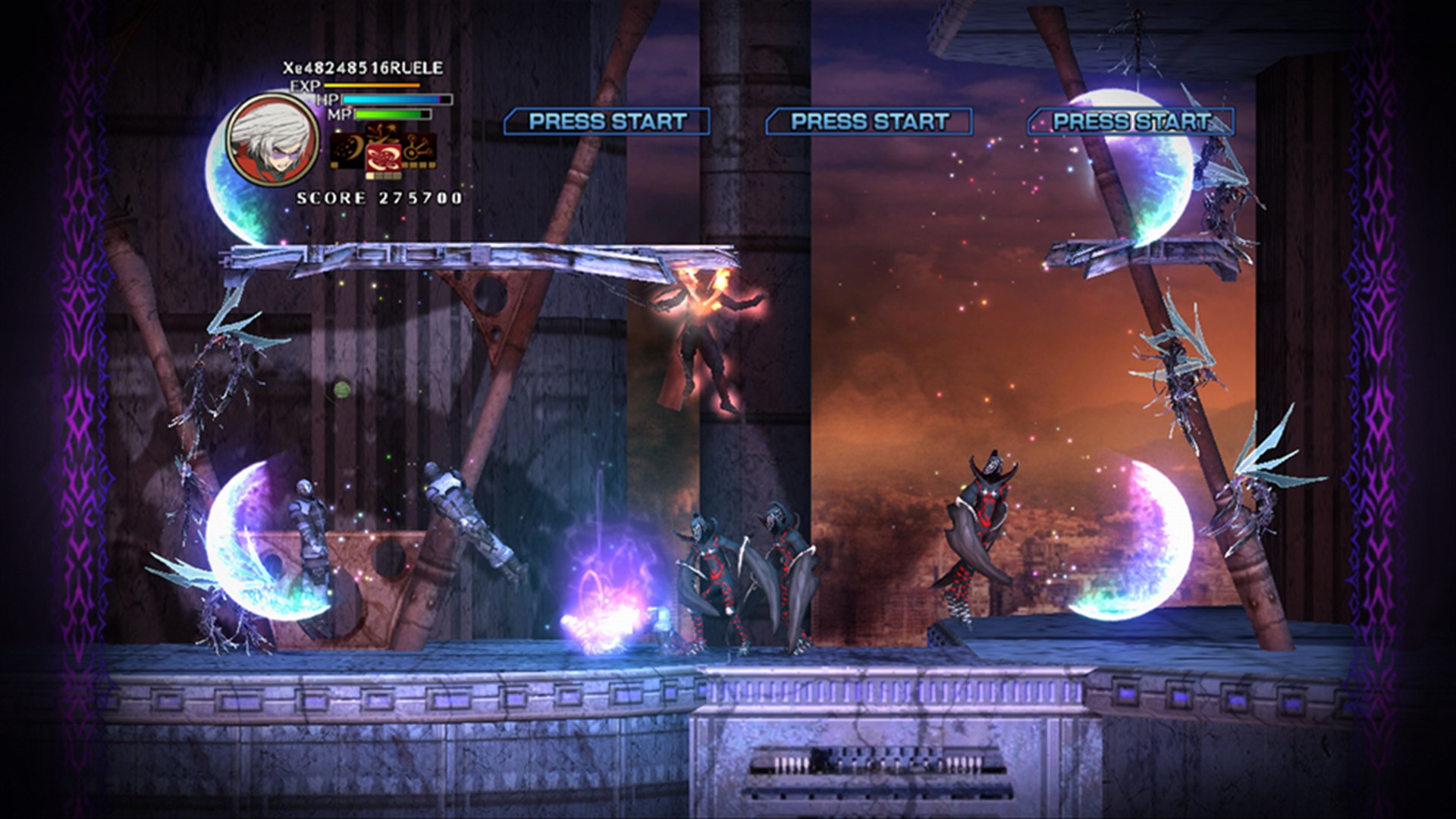Select the shooting star skill icon
The height and width of the screenshot is (819, 1456).
(x=381, y=132)
